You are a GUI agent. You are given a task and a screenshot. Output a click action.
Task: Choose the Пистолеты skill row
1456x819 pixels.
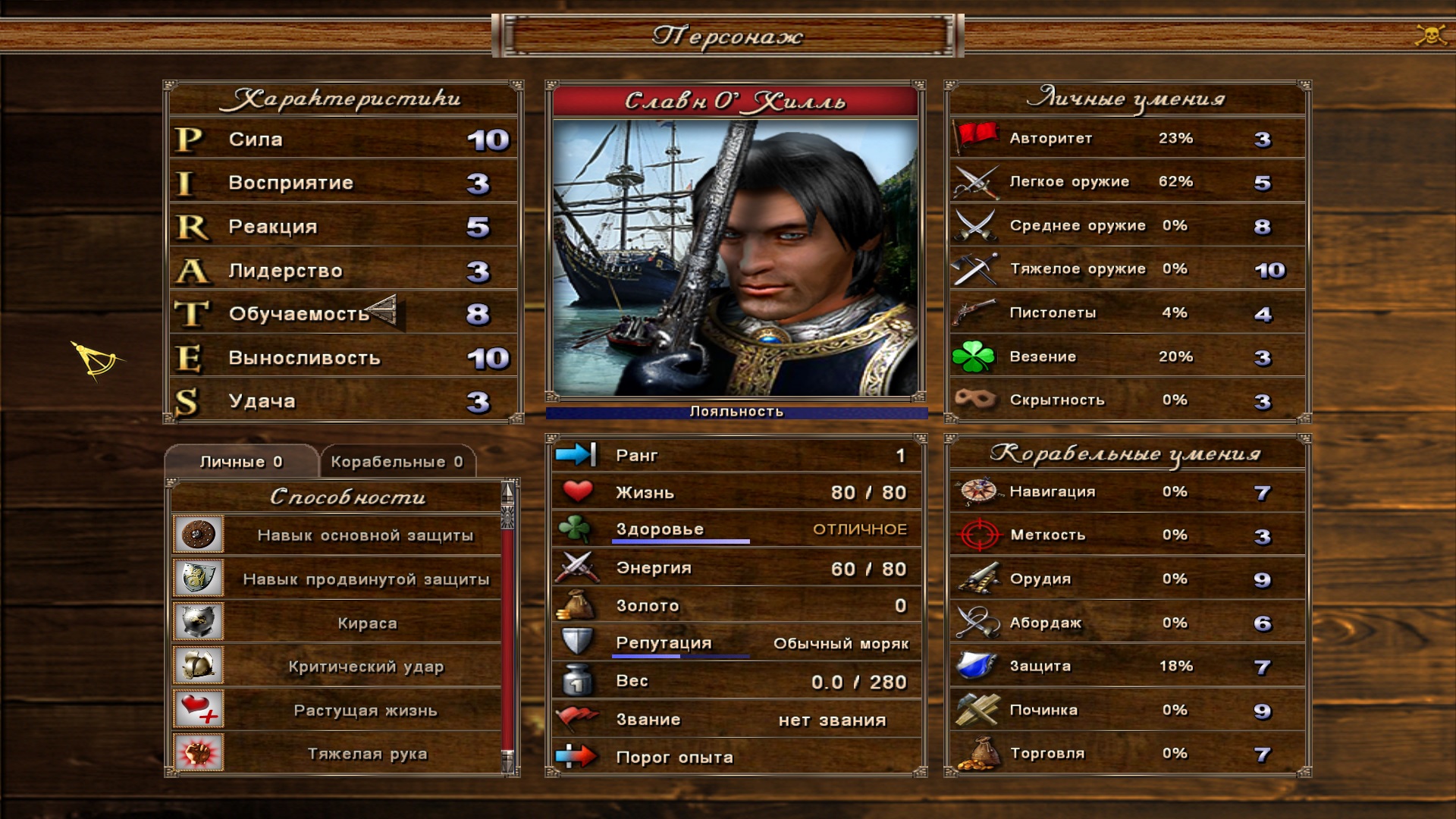point(1127,312)
